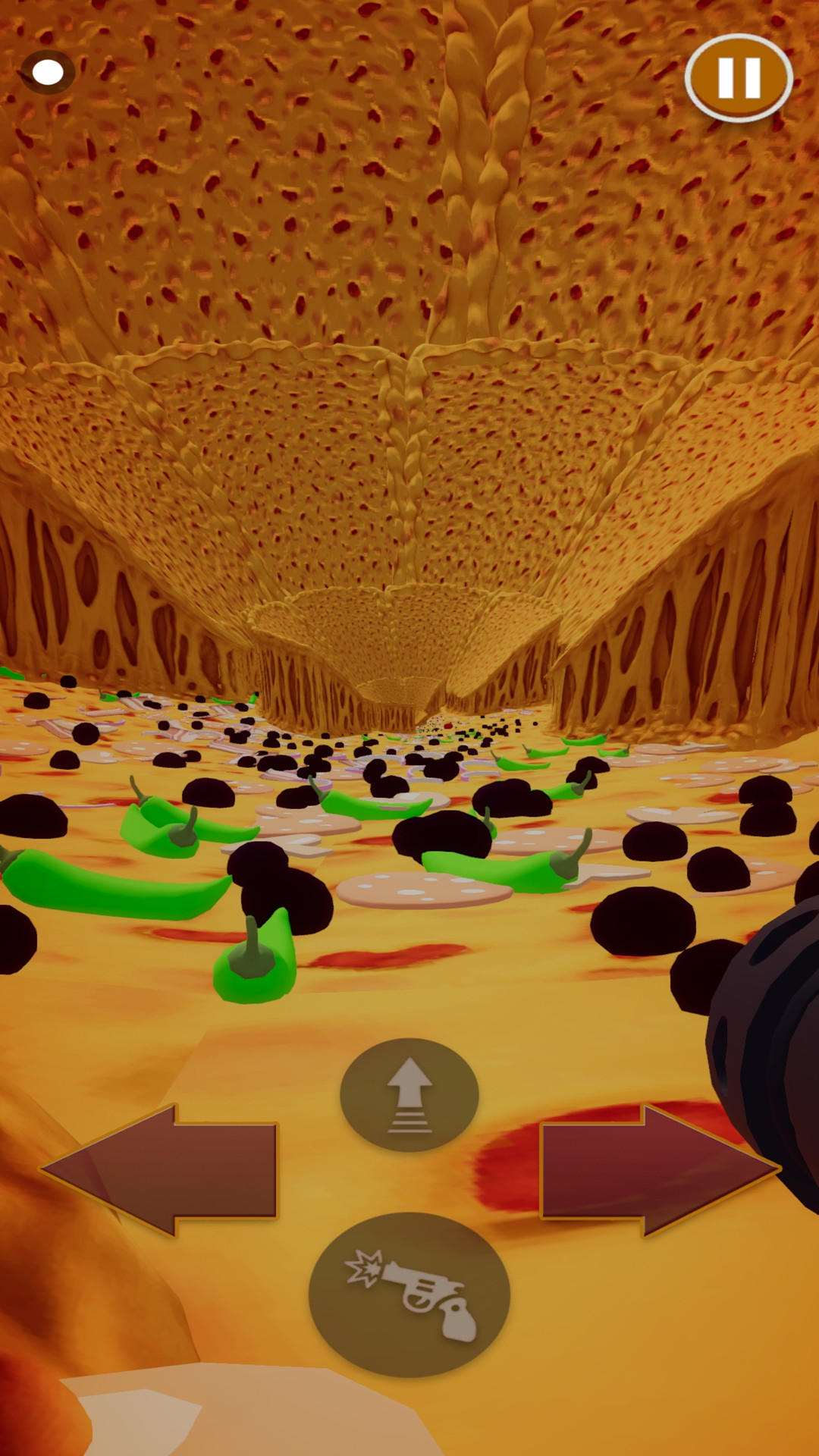819x1456 pixels.
Task: Pause the game with the orange button
Action: pyautogui.click(x=739, y=77)
